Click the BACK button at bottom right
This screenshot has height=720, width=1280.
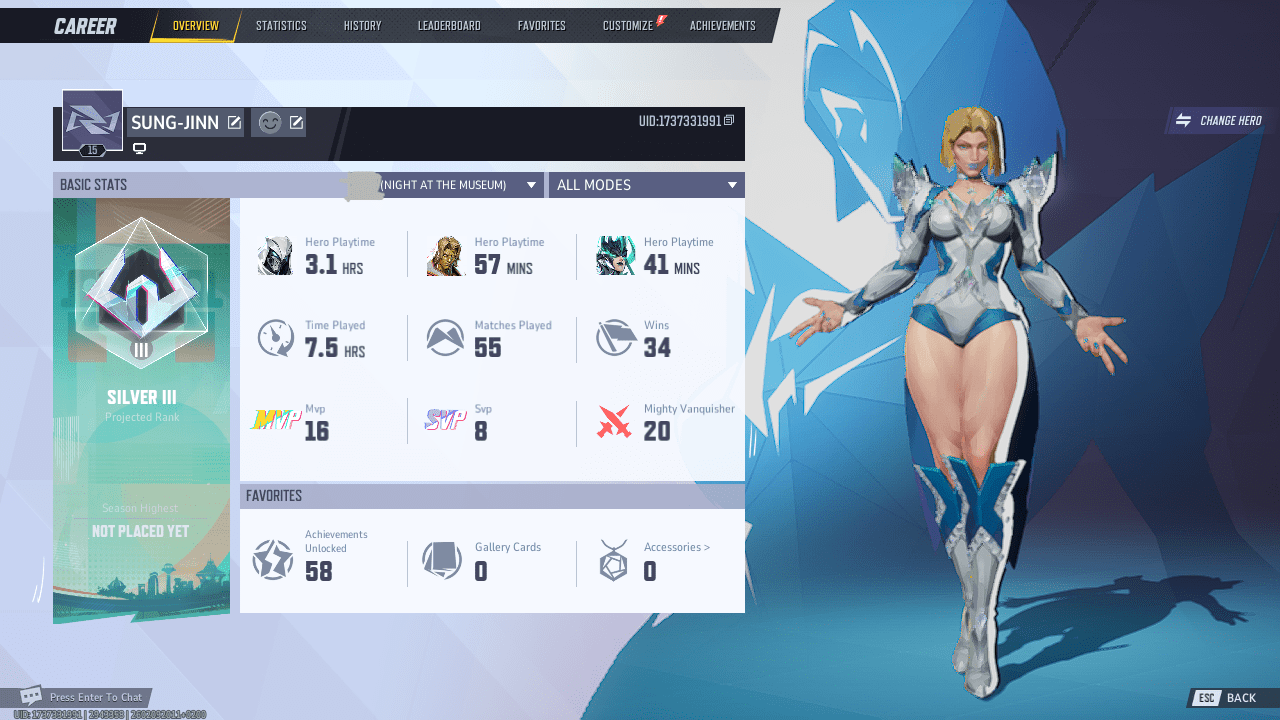pos(1240,697)
